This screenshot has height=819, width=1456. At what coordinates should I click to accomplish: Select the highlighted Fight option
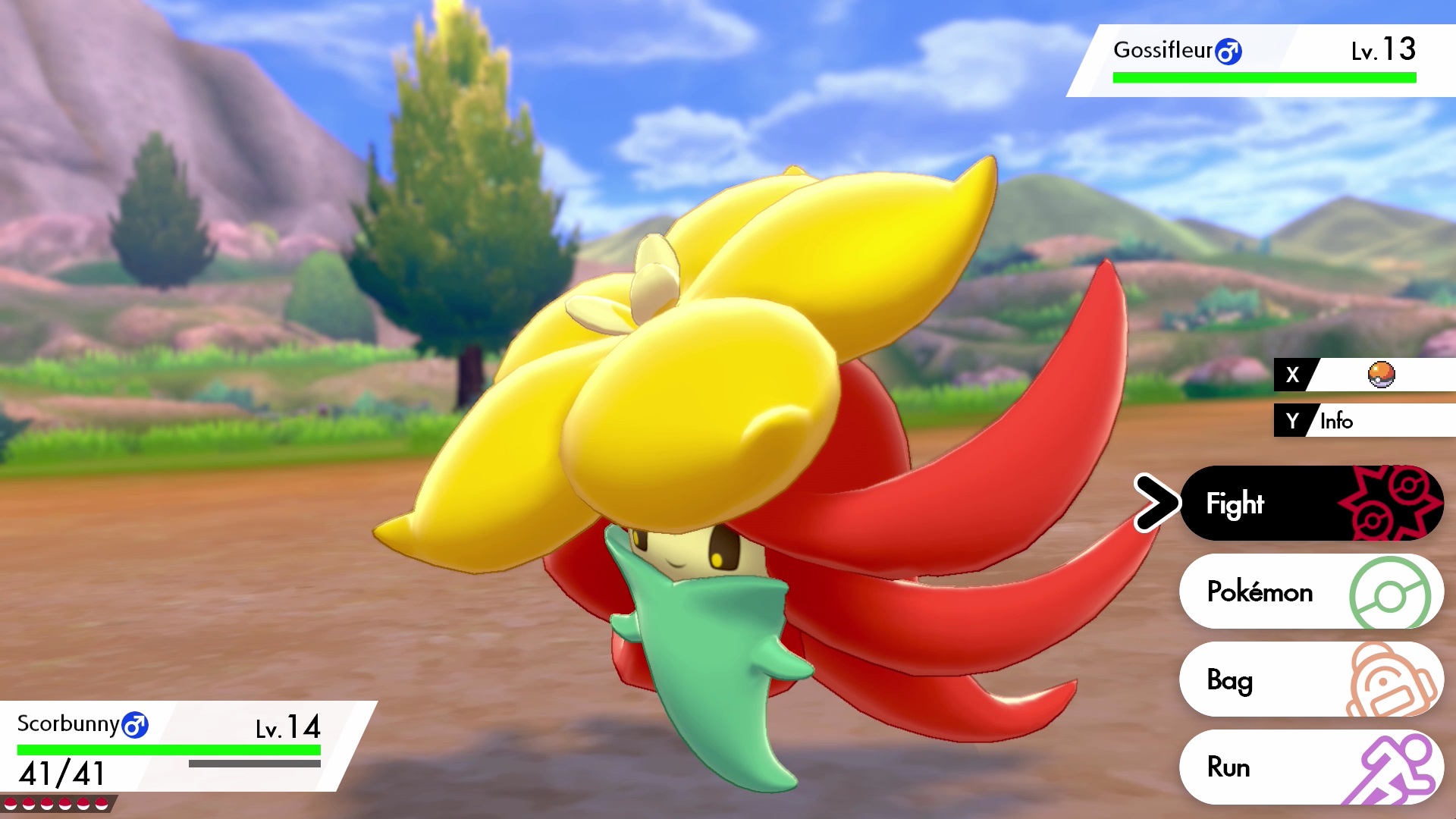pyautogui.click(x=1236, y=503)
